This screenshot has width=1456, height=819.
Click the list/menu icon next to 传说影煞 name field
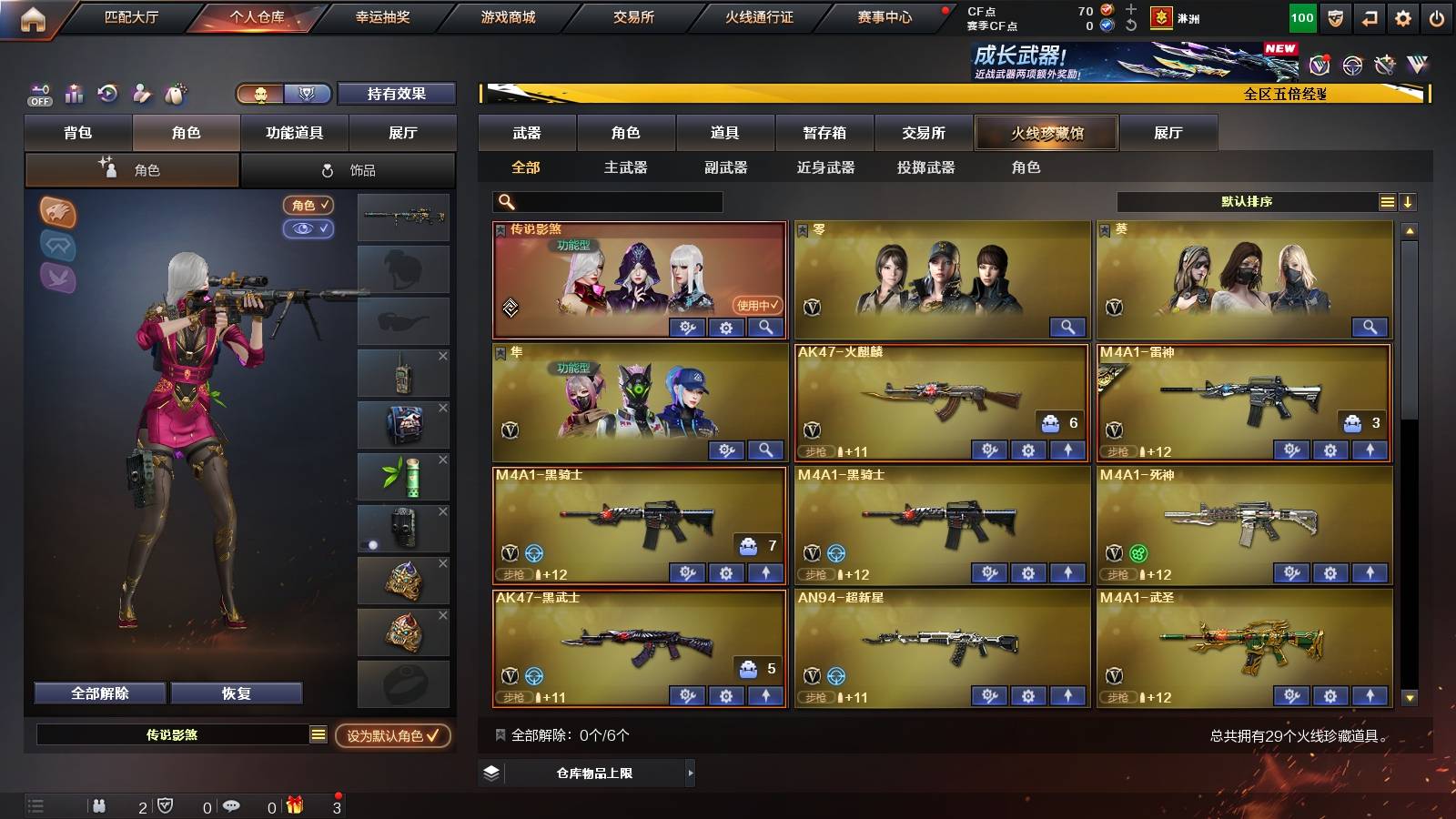pos(318,734)
